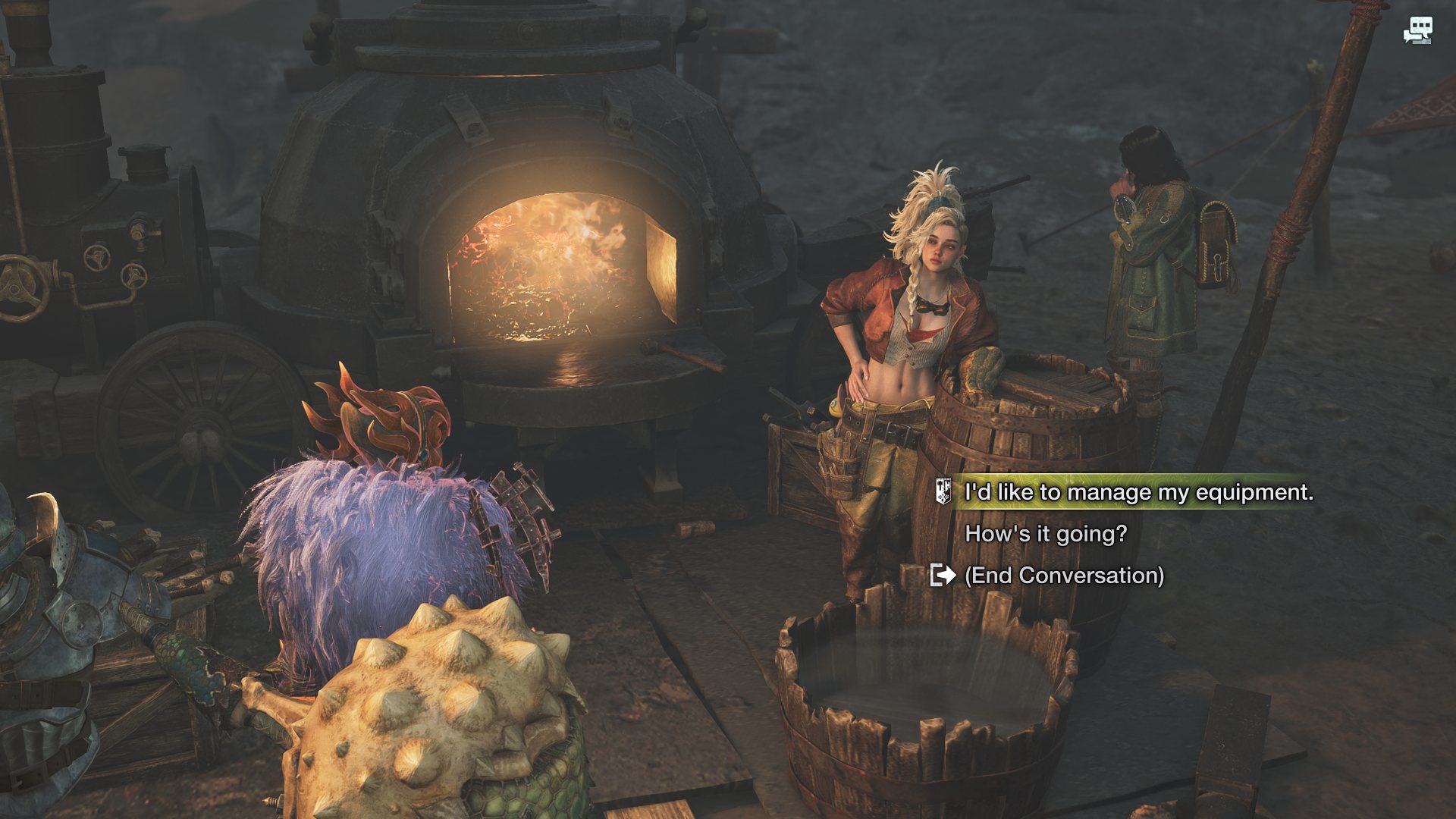The height and width of the screenshot is (819, 1456).
Task: Open the chat icon in the corner
Action: pos(1417,31)
